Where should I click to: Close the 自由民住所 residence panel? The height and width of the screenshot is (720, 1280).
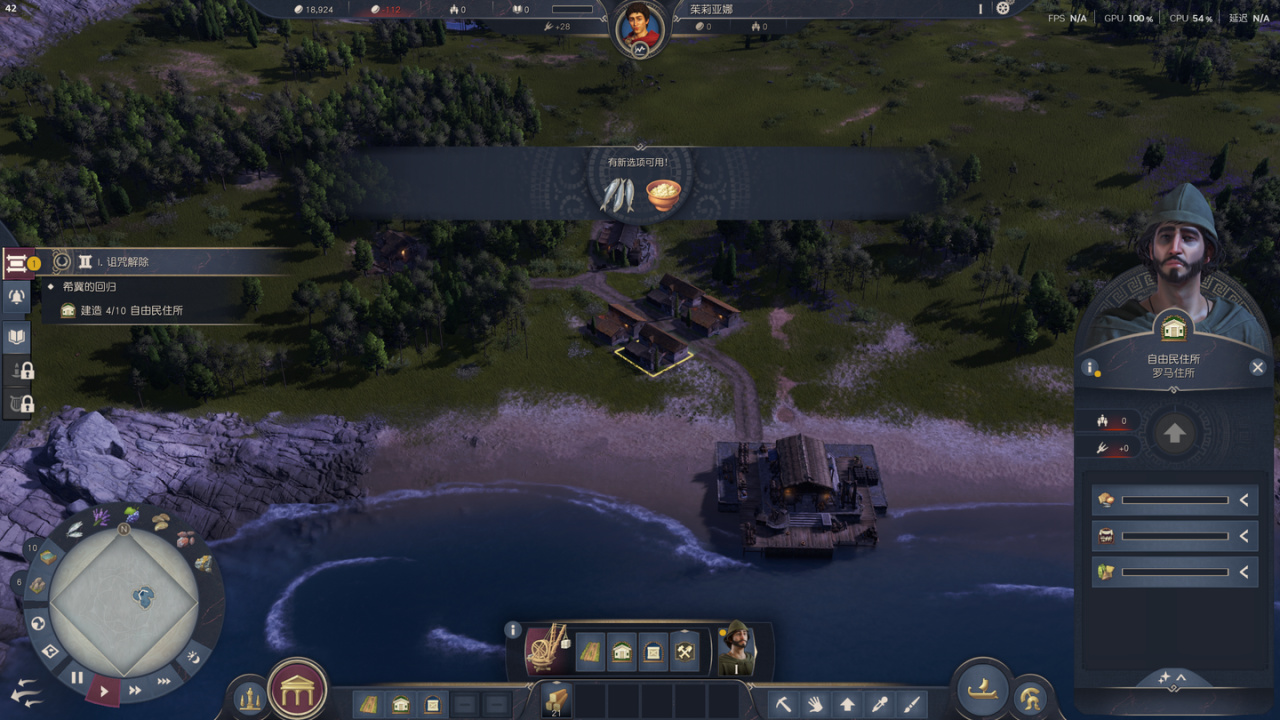point(1258,368)
